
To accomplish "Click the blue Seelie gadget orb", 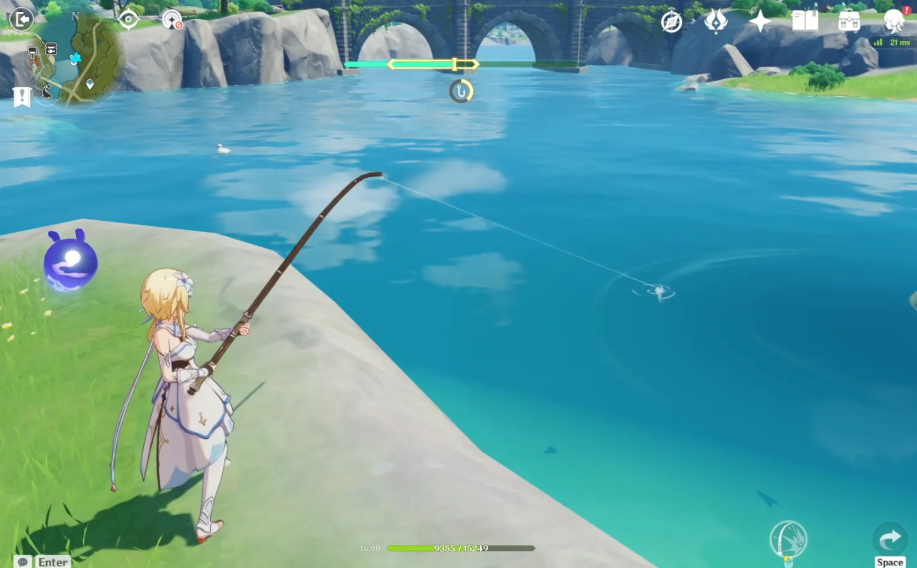I will pyautogui.click(x=71, y=263).
